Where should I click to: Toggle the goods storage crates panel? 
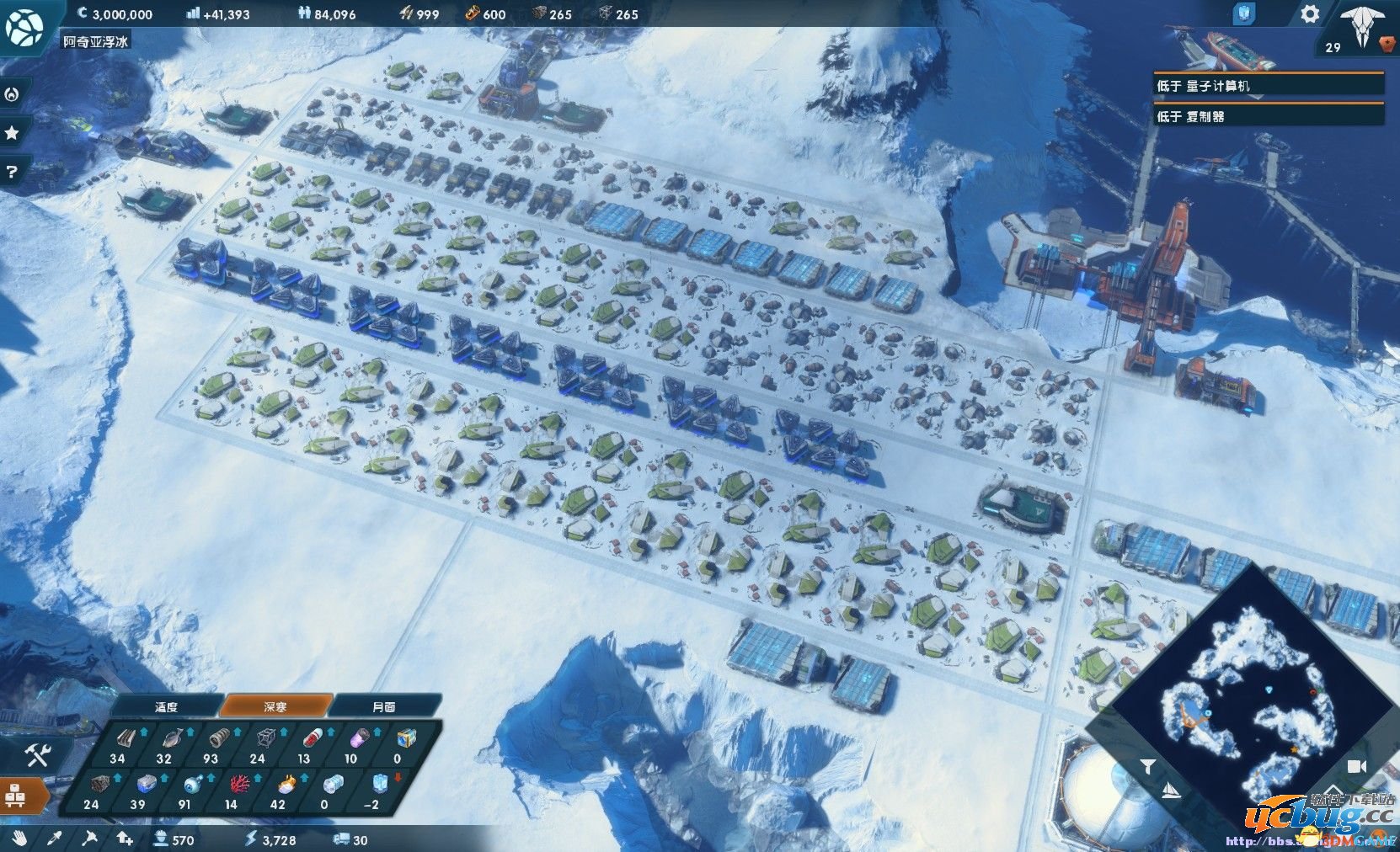pos(16,796)
